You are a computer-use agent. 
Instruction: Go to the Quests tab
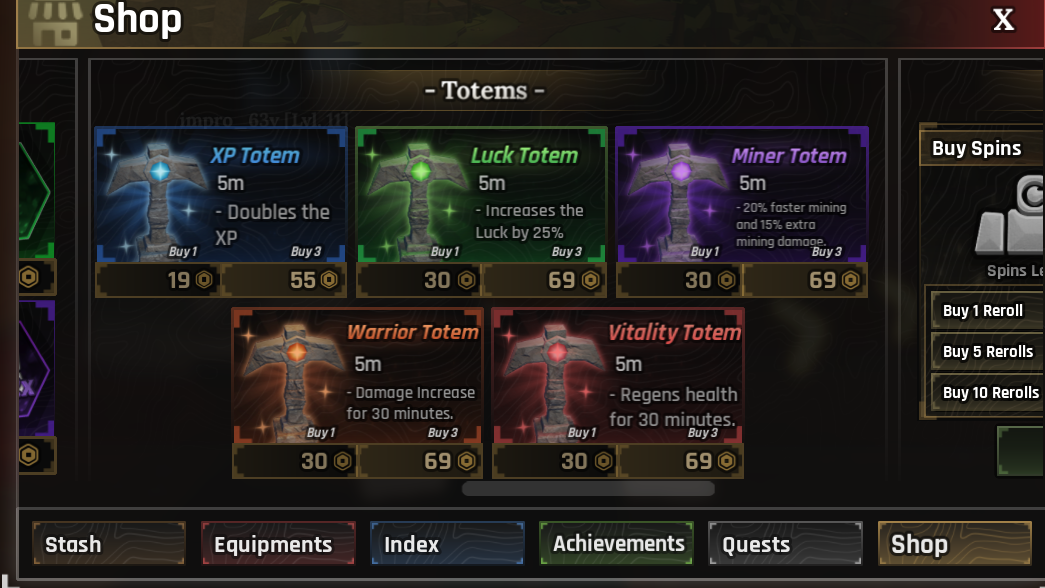(x=785, y=544)
